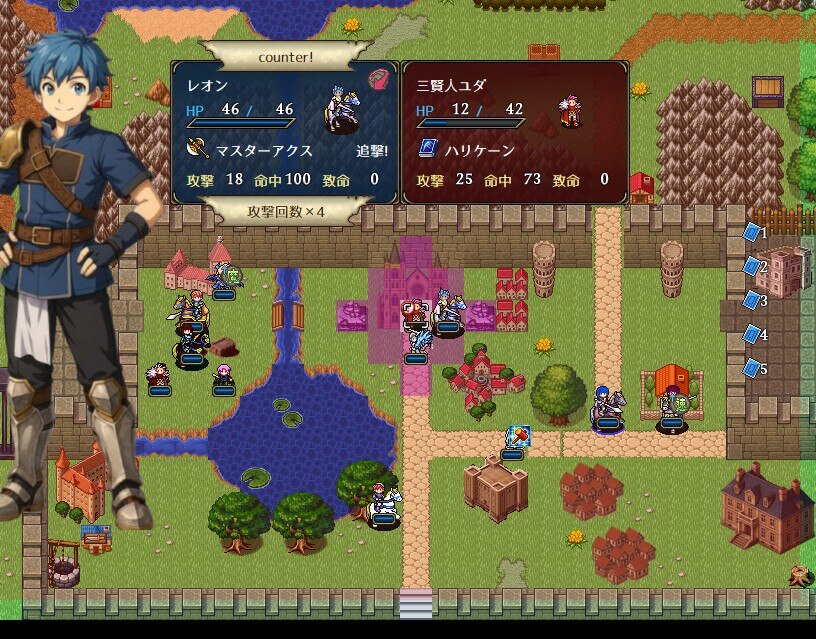Click the マスターアクス axe weapon icon

coord(198,150)
